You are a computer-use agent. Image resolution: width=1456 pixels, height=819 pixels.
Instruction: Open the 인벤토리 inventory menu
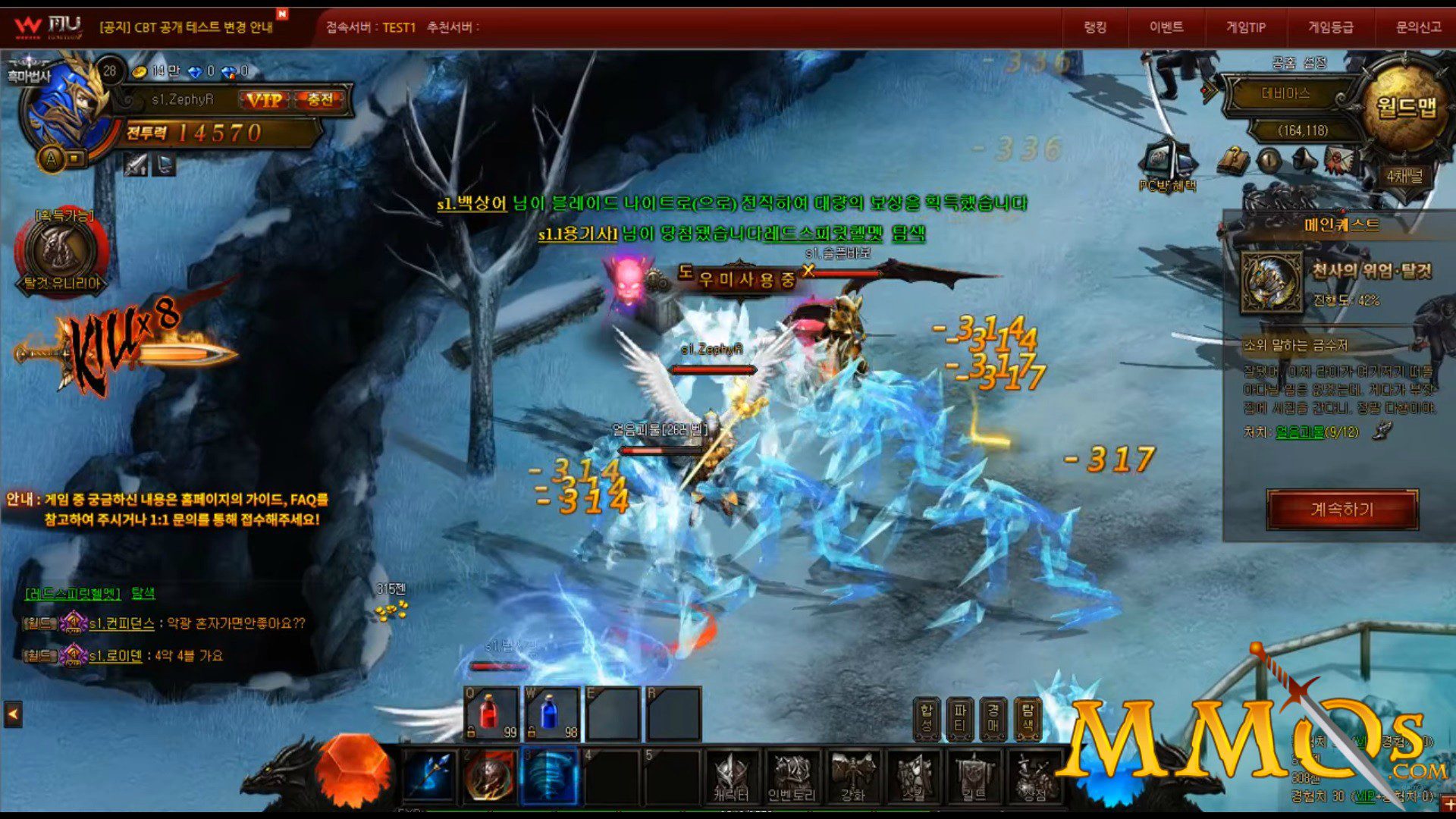coord(792,777)
